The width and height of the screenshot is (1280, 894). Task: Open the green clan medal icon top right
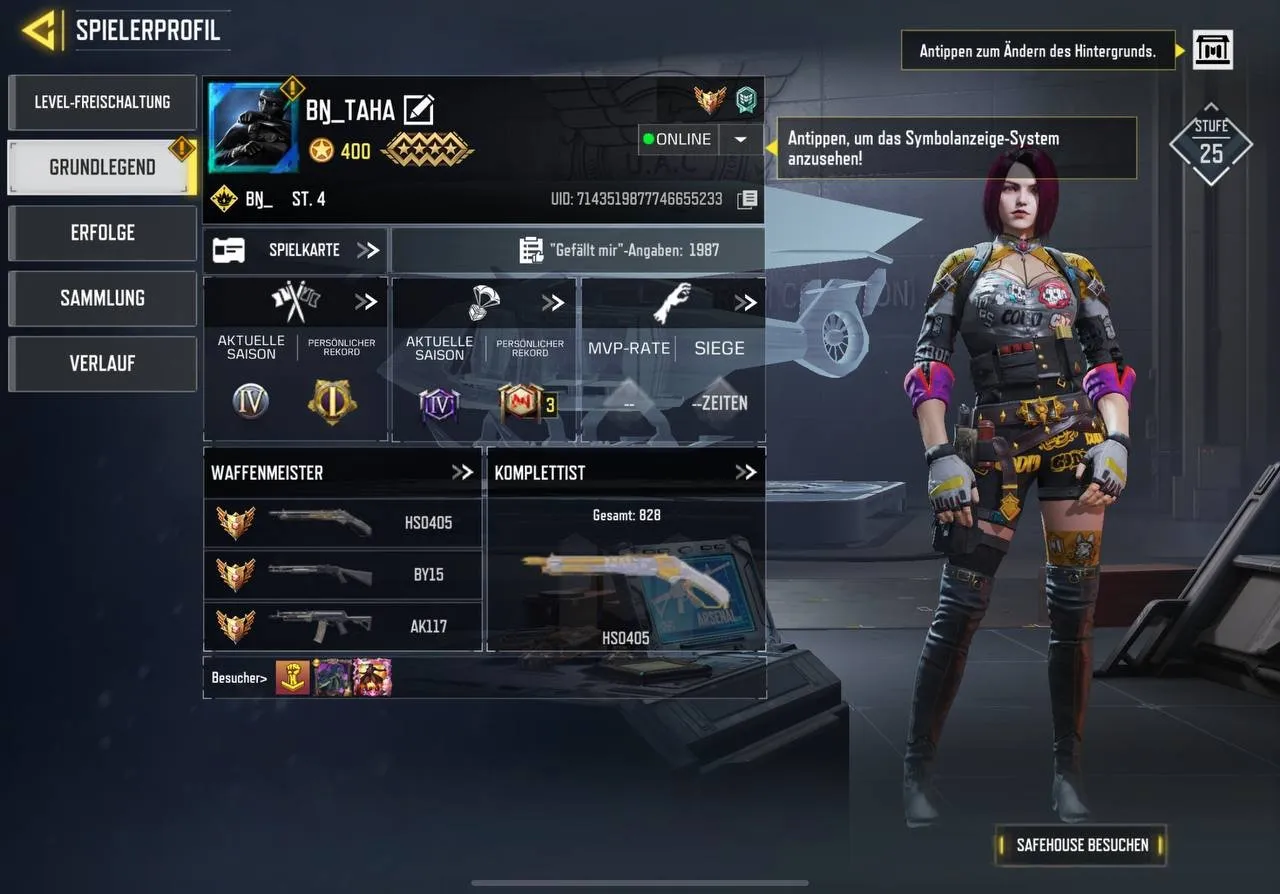(748, 100)
